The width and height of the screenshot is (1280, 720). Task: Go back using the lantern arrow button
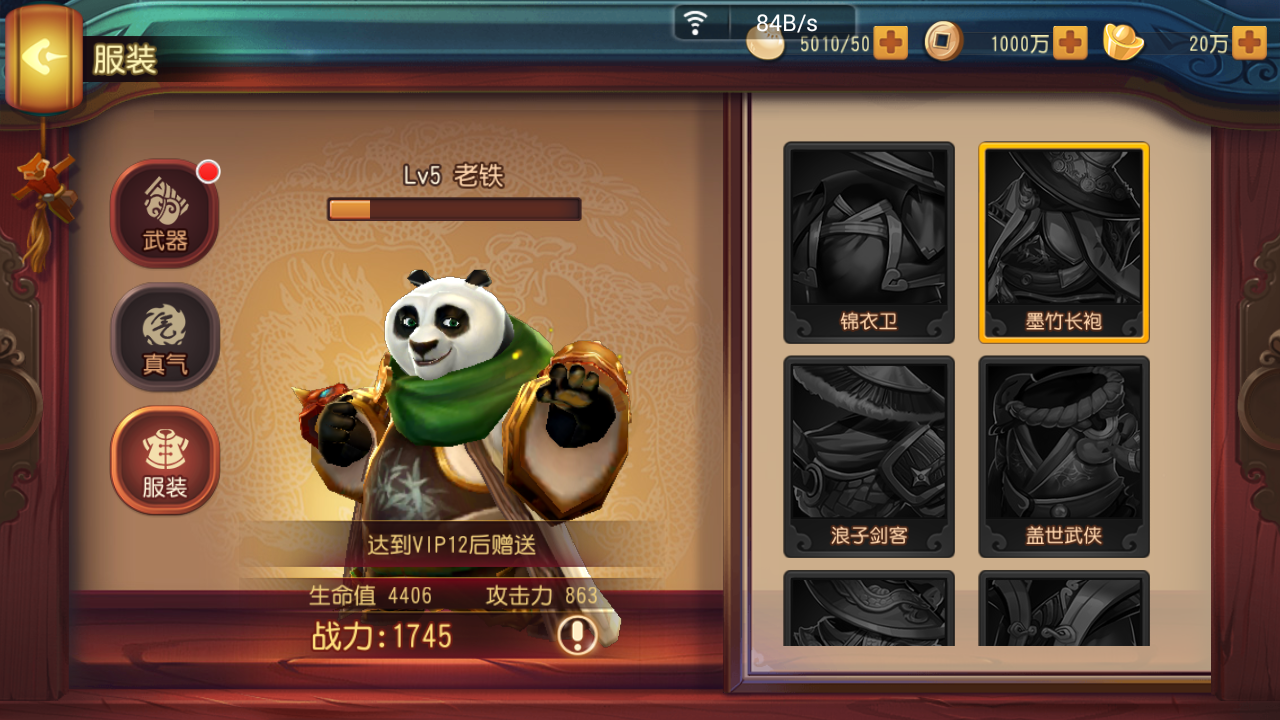click(x=42, y=57)
